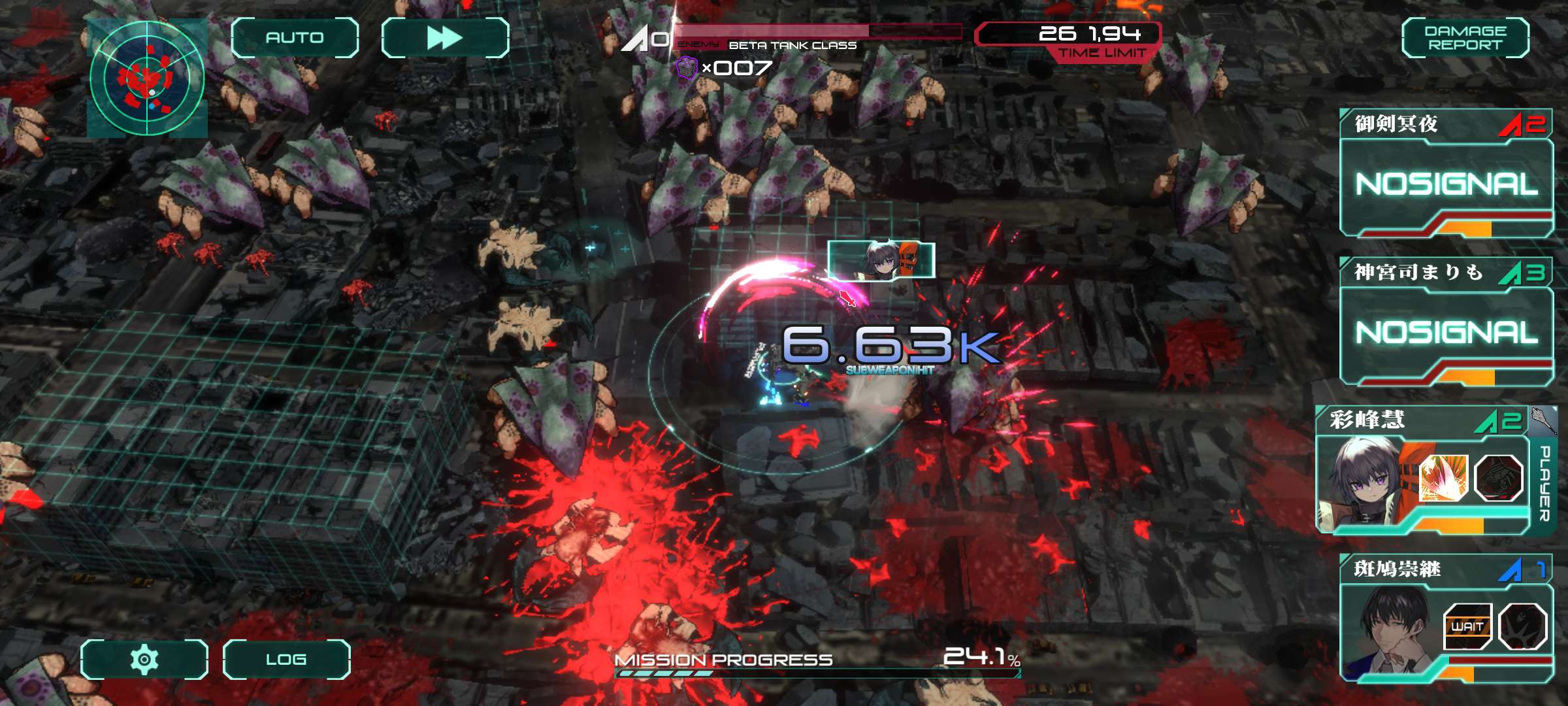Click the circular radar minimap

point(147,78)
